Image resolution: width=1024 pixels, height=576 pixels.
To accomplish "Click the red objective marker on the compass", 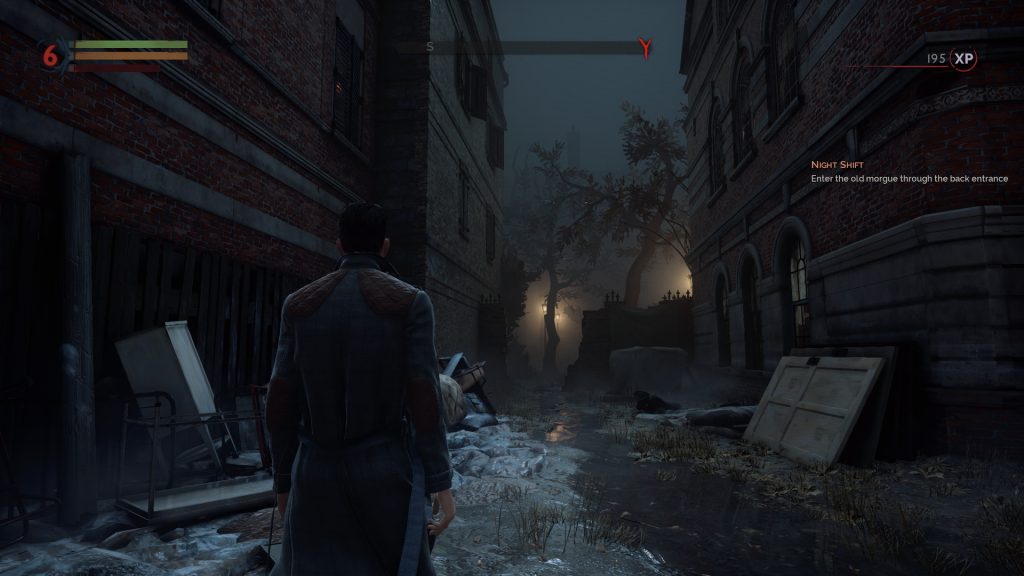I will point(645,46).
